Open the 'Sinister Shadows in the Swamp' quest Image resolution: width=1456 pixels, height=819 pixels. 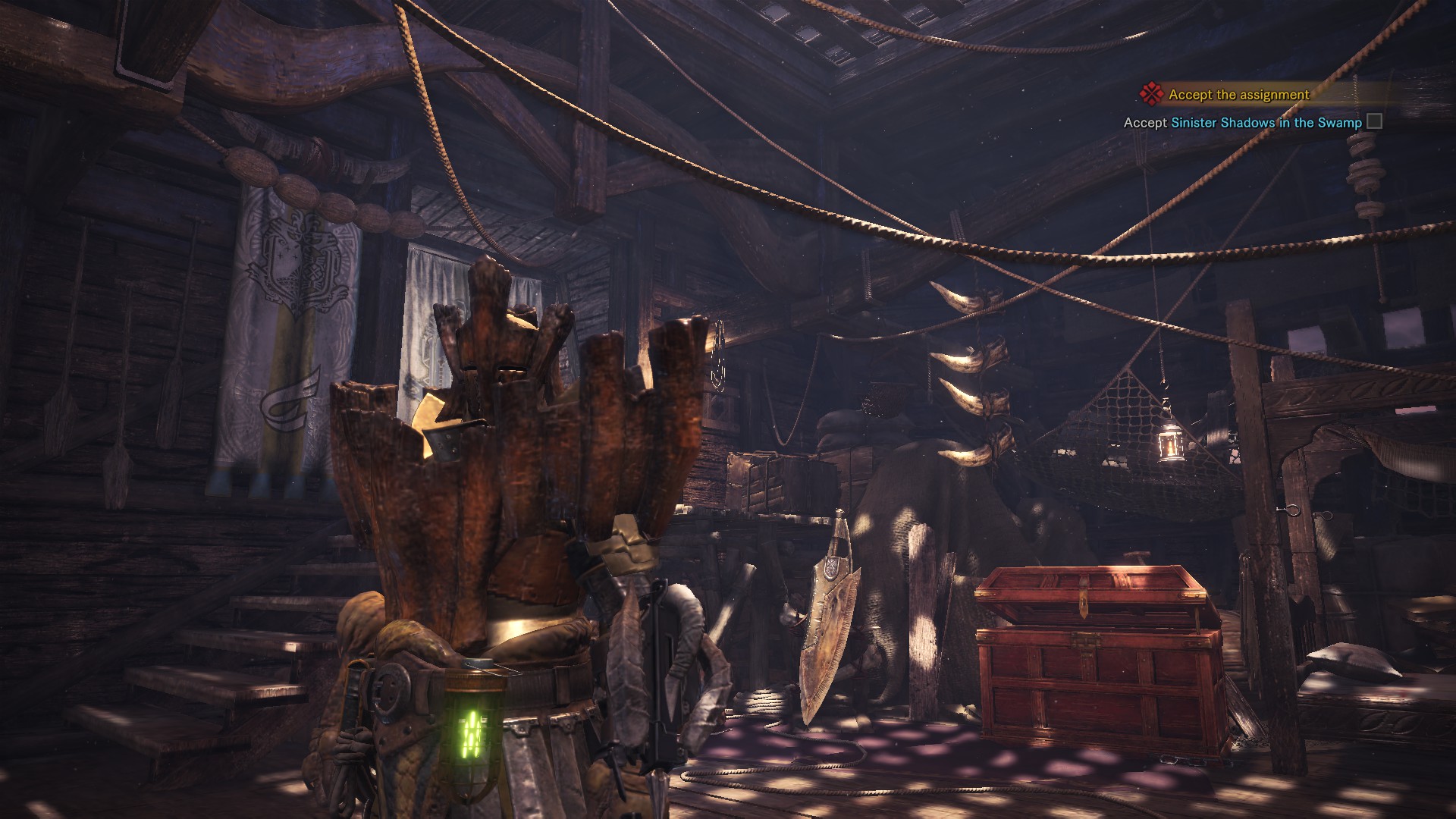[1266, 122]
